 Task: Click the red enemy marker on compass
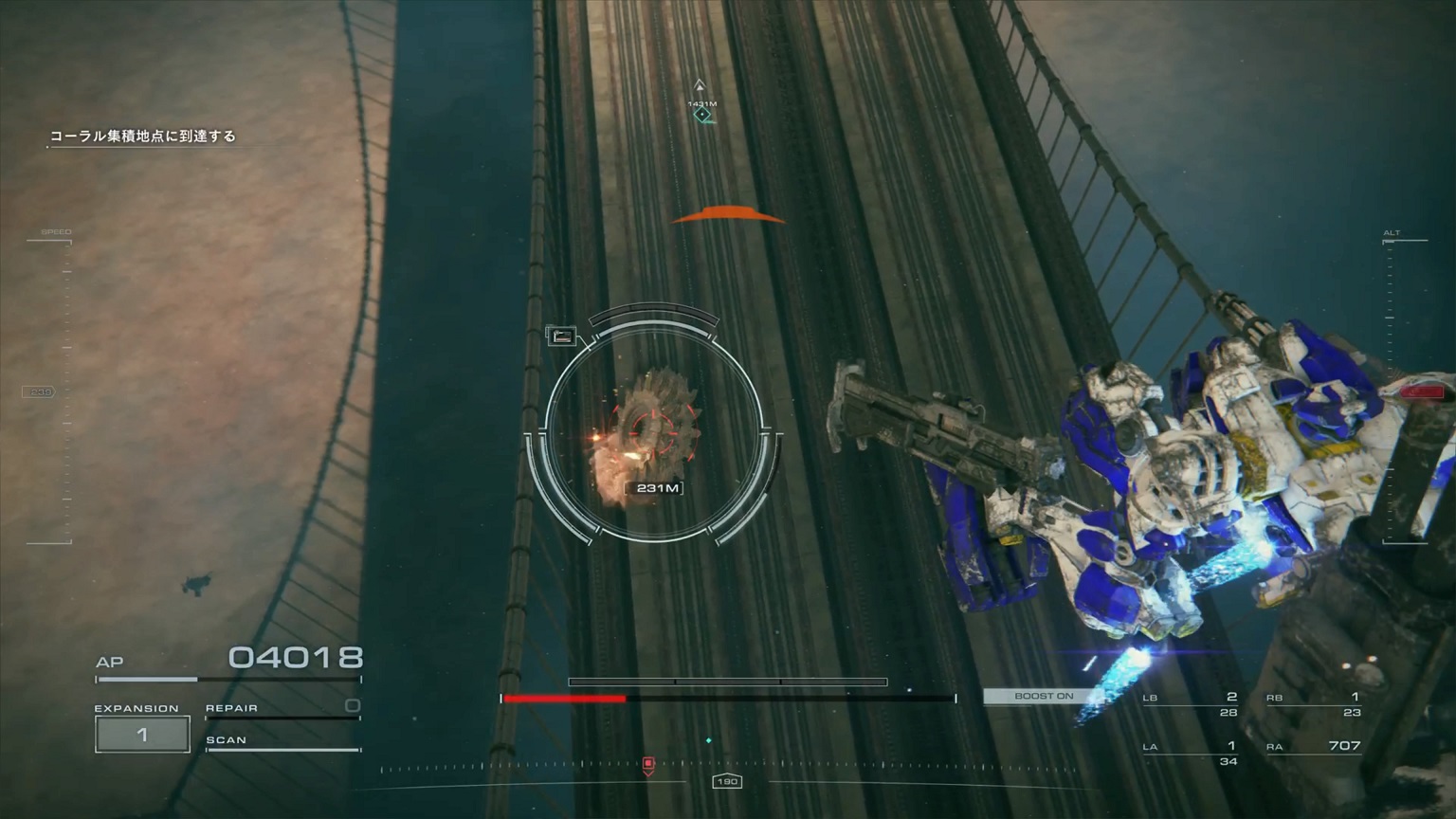click(648, 764)
